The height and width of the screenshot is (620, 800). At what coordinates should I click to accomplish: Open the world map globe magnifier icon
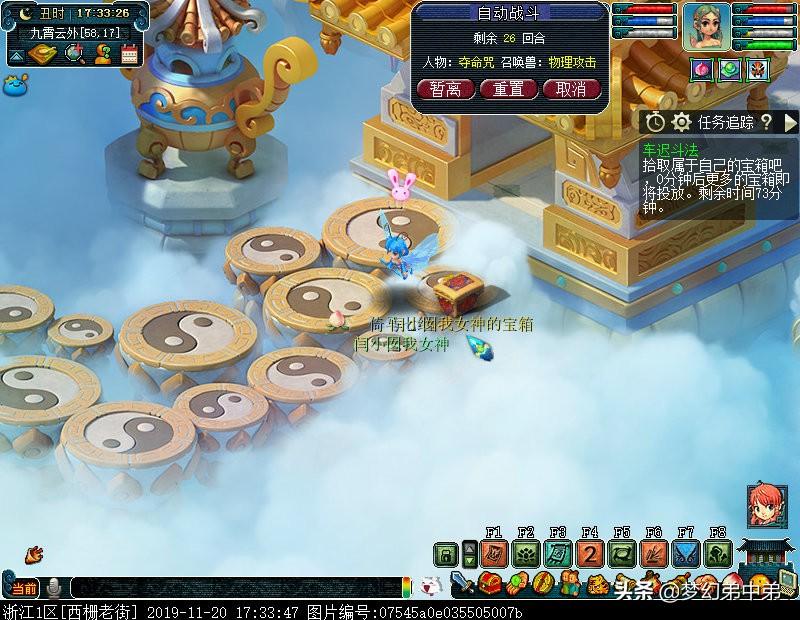click(x=74, y=54)
